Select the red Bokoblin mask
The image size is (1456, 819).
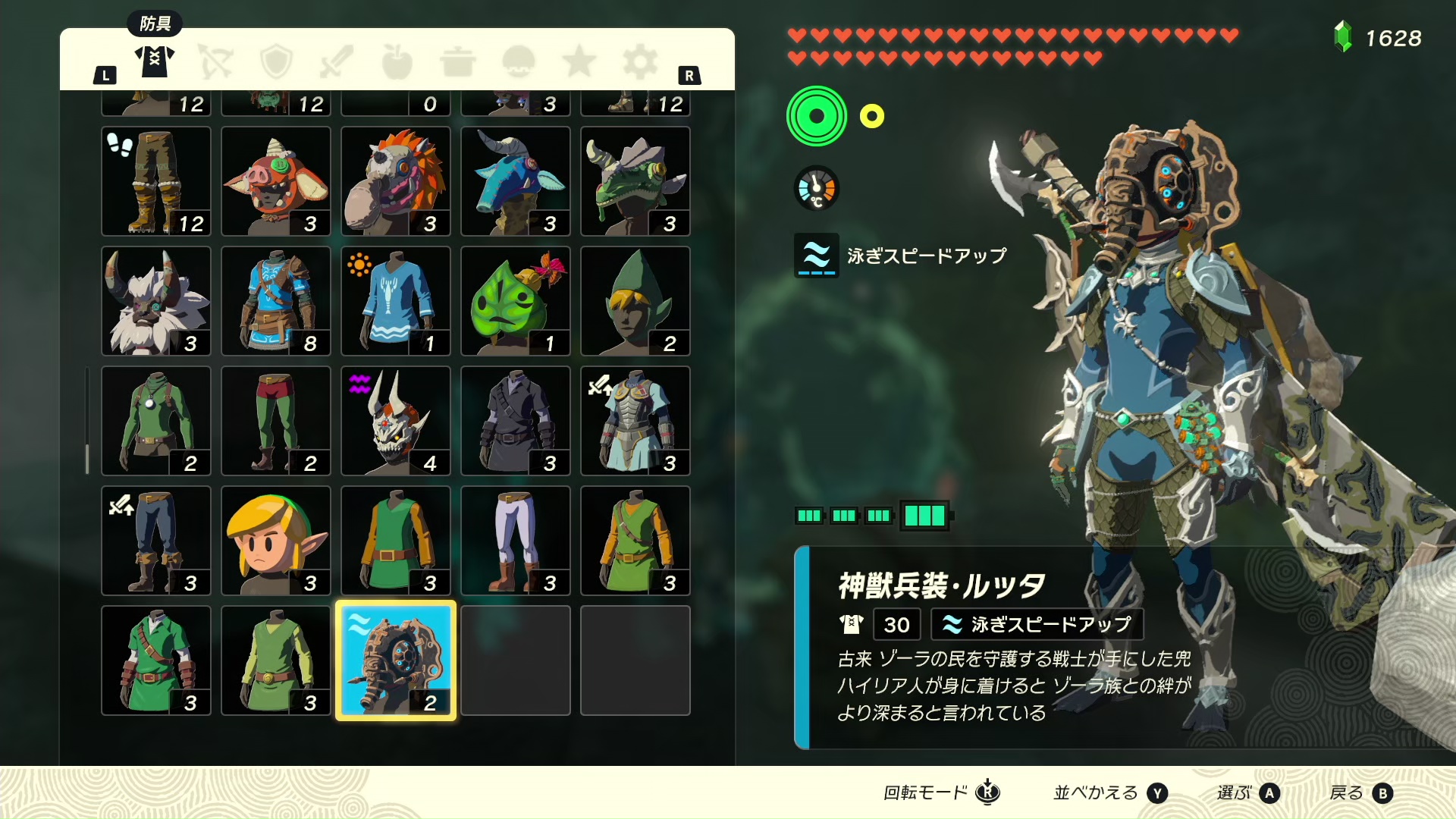[275, 181]
